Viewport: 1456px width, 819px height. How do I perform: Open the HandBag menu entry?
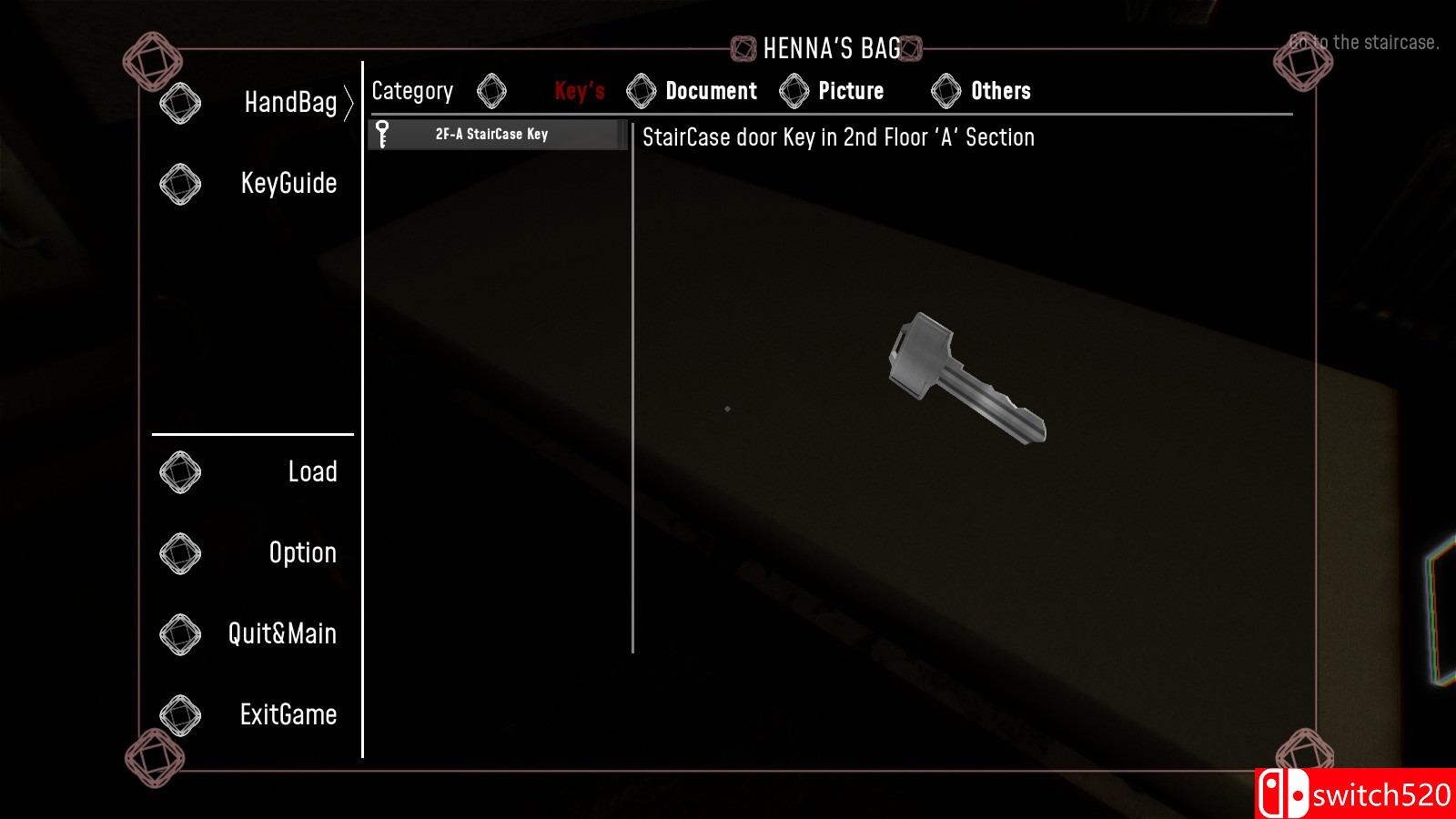tap(289, 103)
